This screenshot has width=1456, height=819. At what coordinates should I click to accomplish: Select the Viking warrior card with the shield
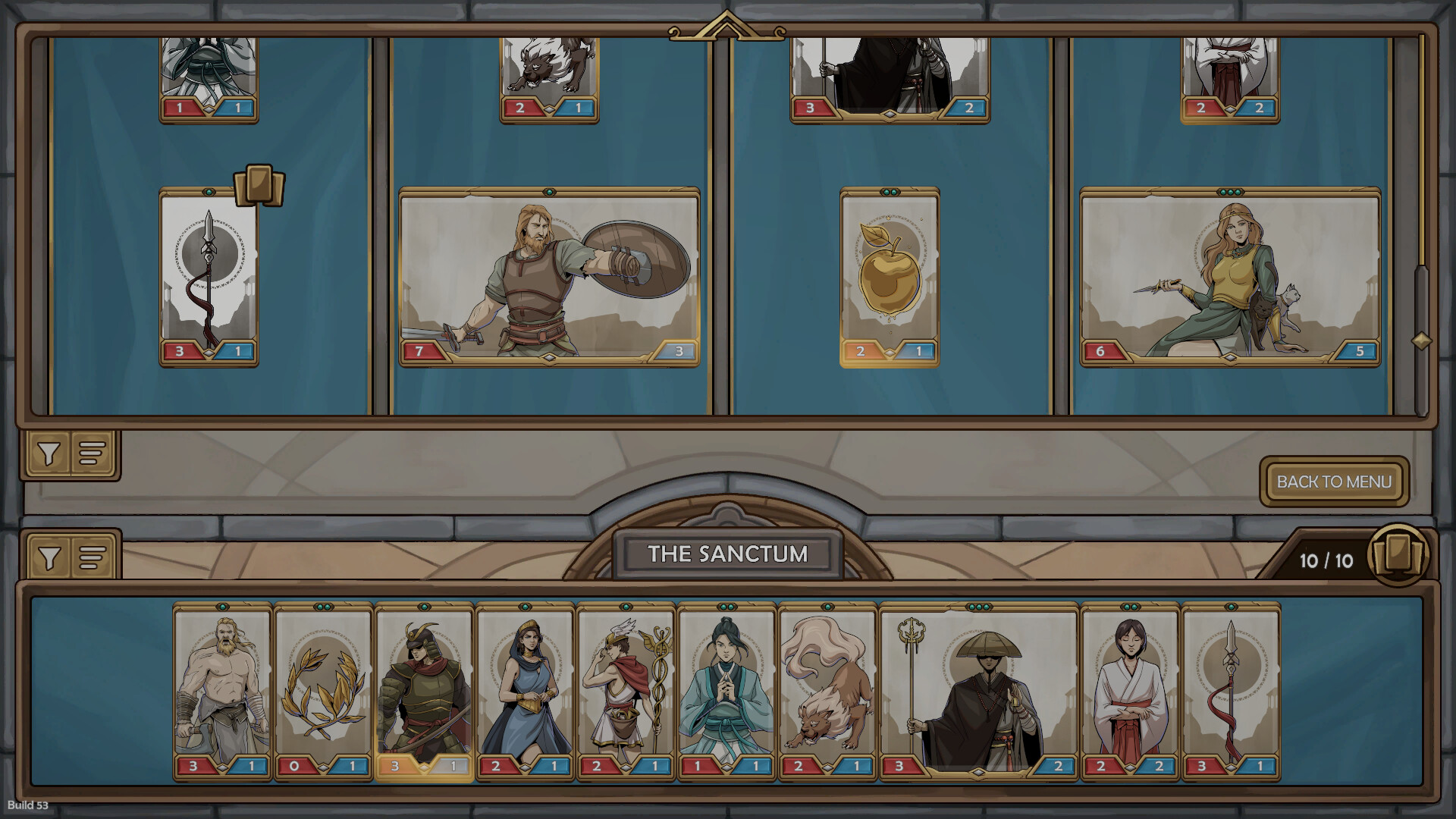tap(548, 277)
